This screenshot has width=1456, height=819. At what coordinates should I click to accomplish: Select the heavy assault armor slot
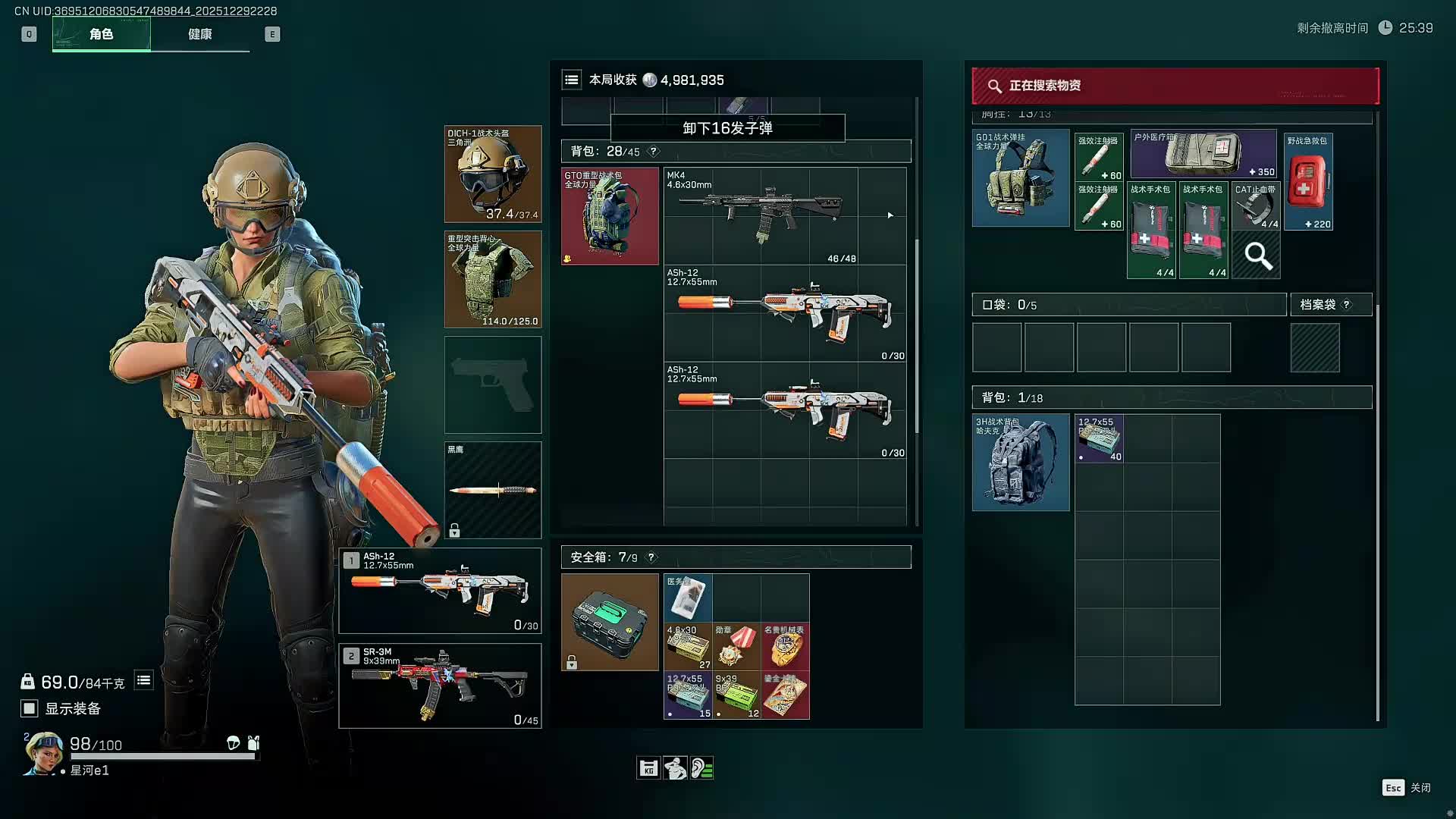point(493,279)
